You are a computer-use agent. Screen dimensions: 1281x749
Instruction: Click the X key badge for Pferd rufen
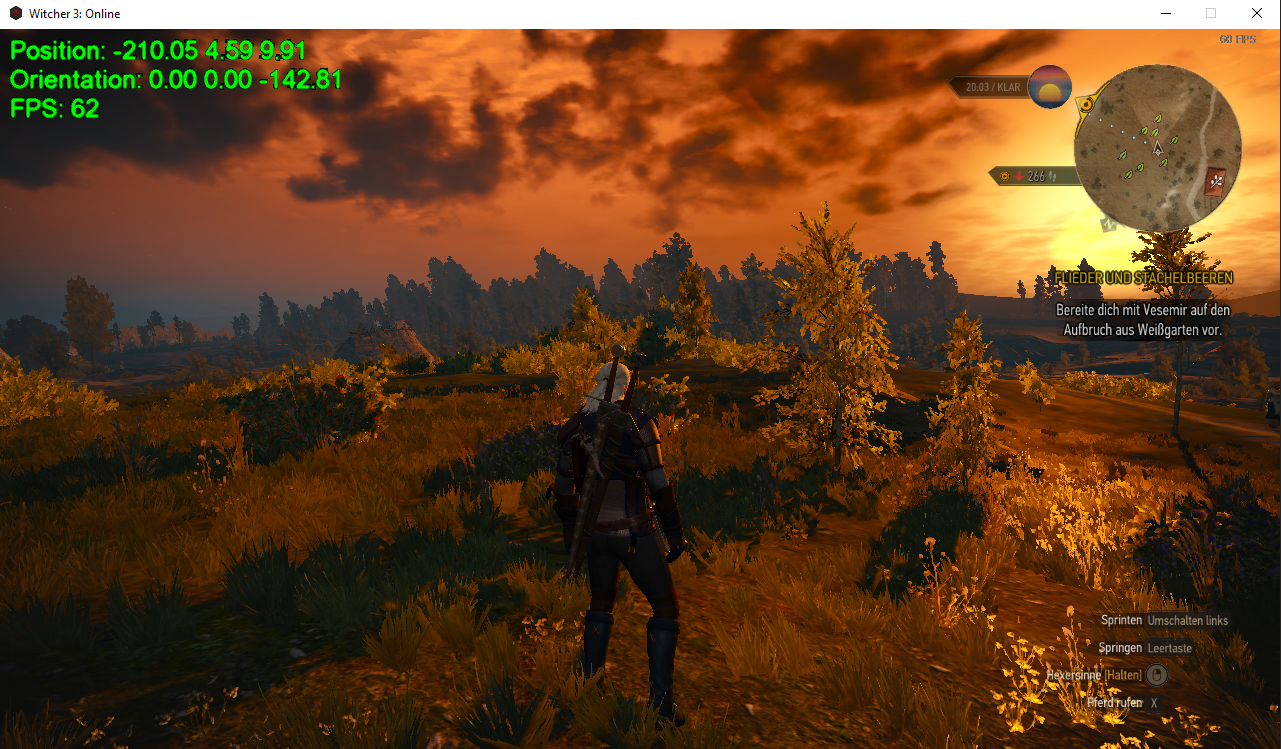1154,703
